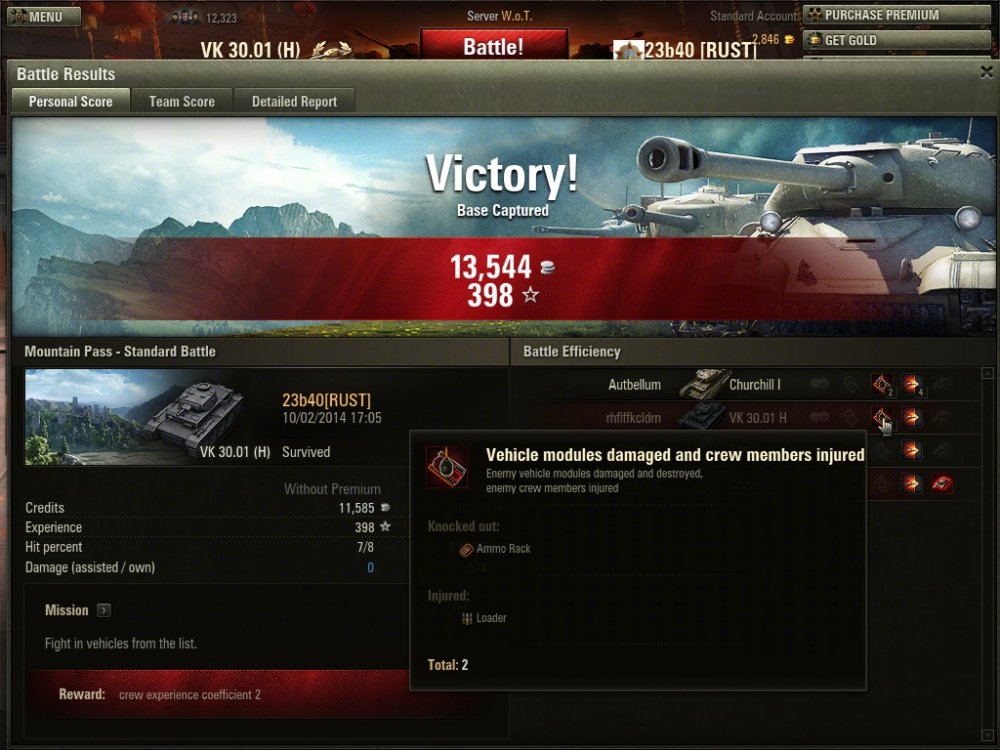Click the 23b40 [RUST] player name in the header
Screen dimensions: 1000x750
(x=700, y=50)
